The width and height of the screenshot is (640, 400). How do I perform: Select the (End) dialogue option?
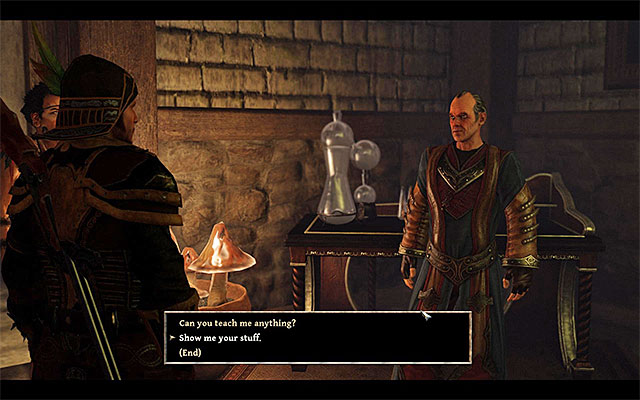tap(192, 351)
